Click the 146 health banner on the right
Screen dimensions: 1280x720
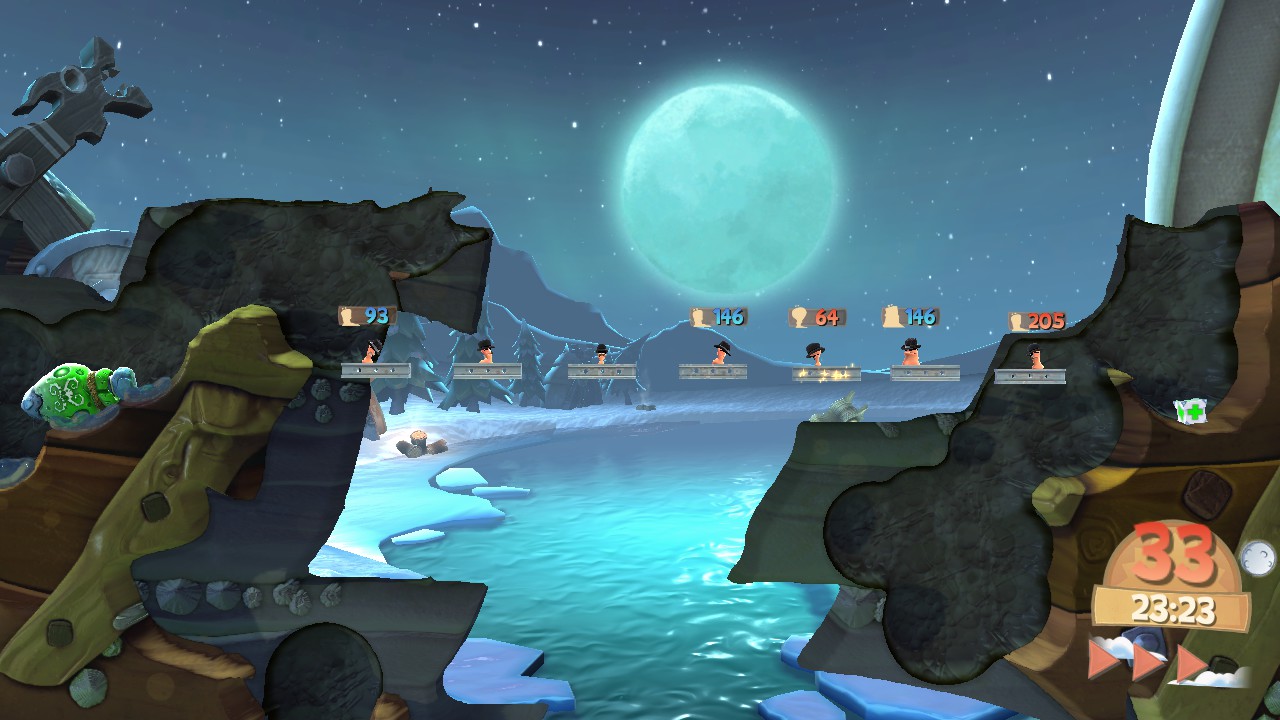click(x=910, y=316)
